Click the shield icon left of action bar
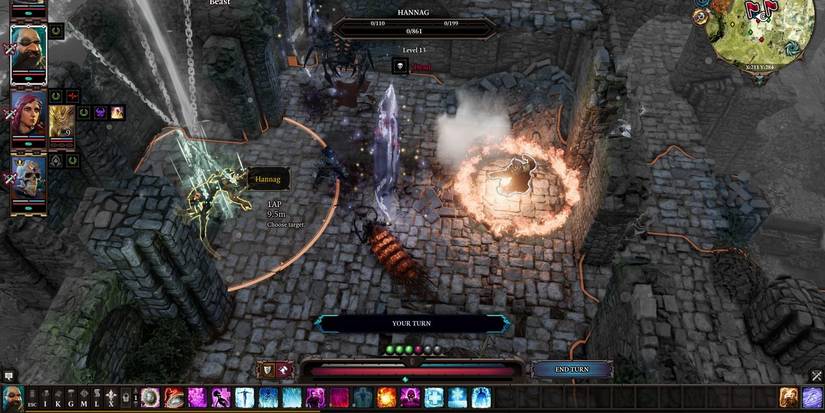Screen dimensions: 825x413 click(268, 370)
